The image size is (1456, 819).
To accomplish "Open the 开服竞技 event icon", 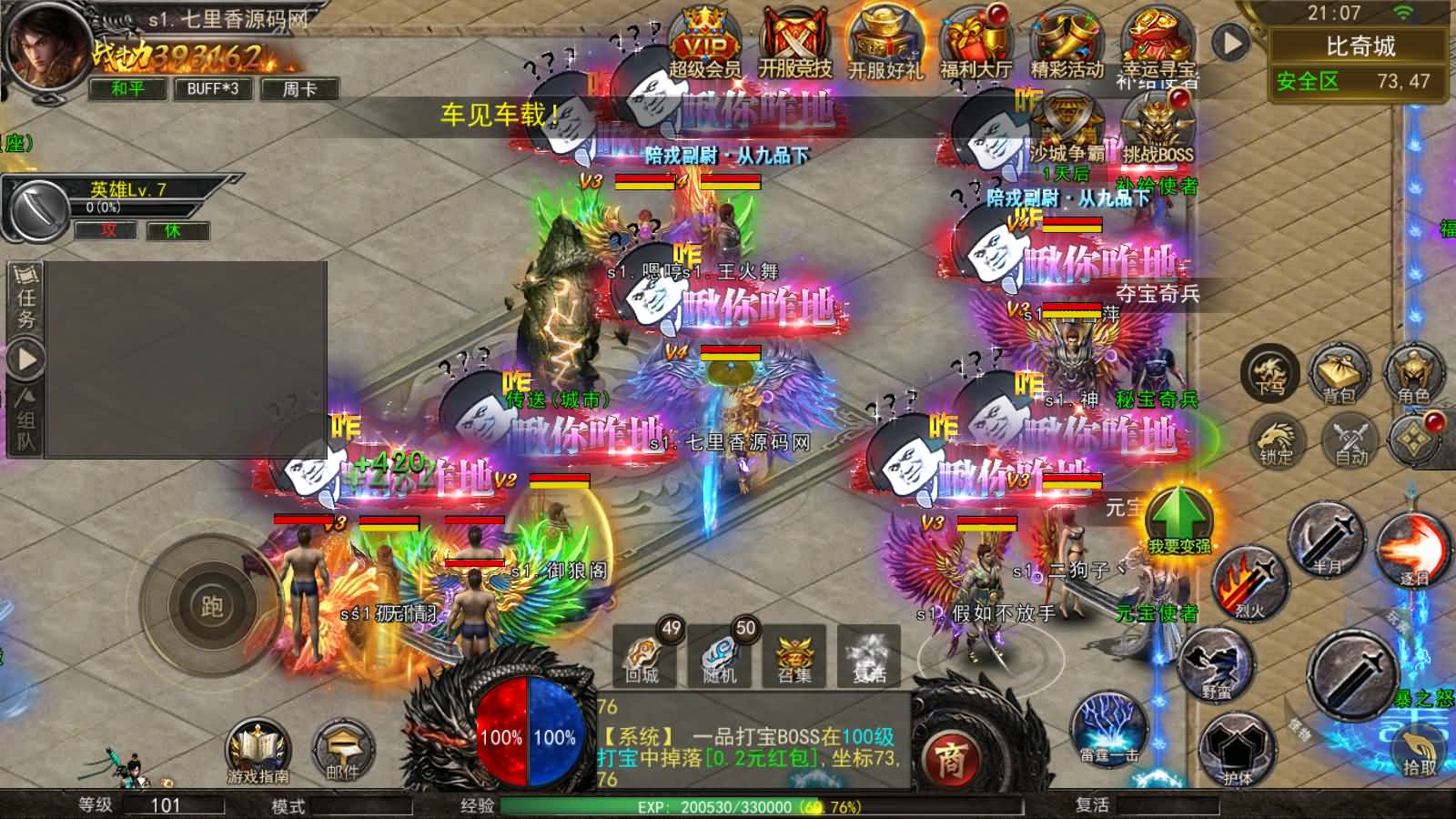I will 795,44.
